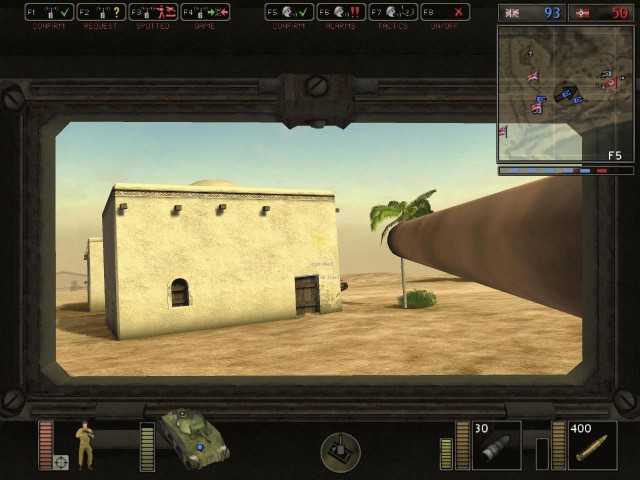Click the joystick icon at bottom center
This screenshot has height=480, width=640.
coord(340,452)
